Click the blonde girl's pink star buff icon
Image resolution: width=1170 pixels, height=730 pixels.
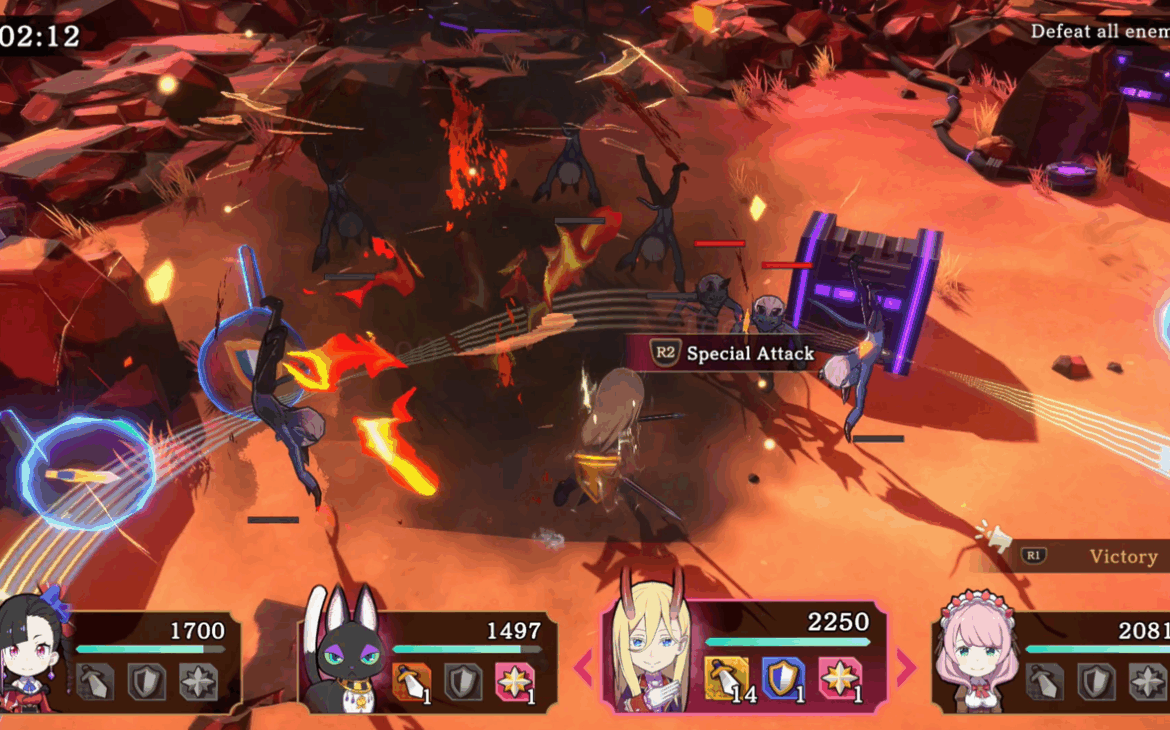click(x=839, y=677)
